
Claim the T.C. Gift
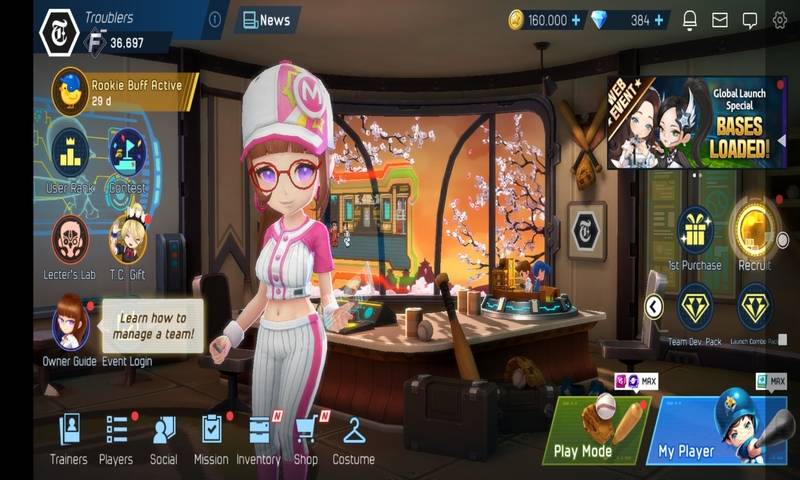[127, 243]
